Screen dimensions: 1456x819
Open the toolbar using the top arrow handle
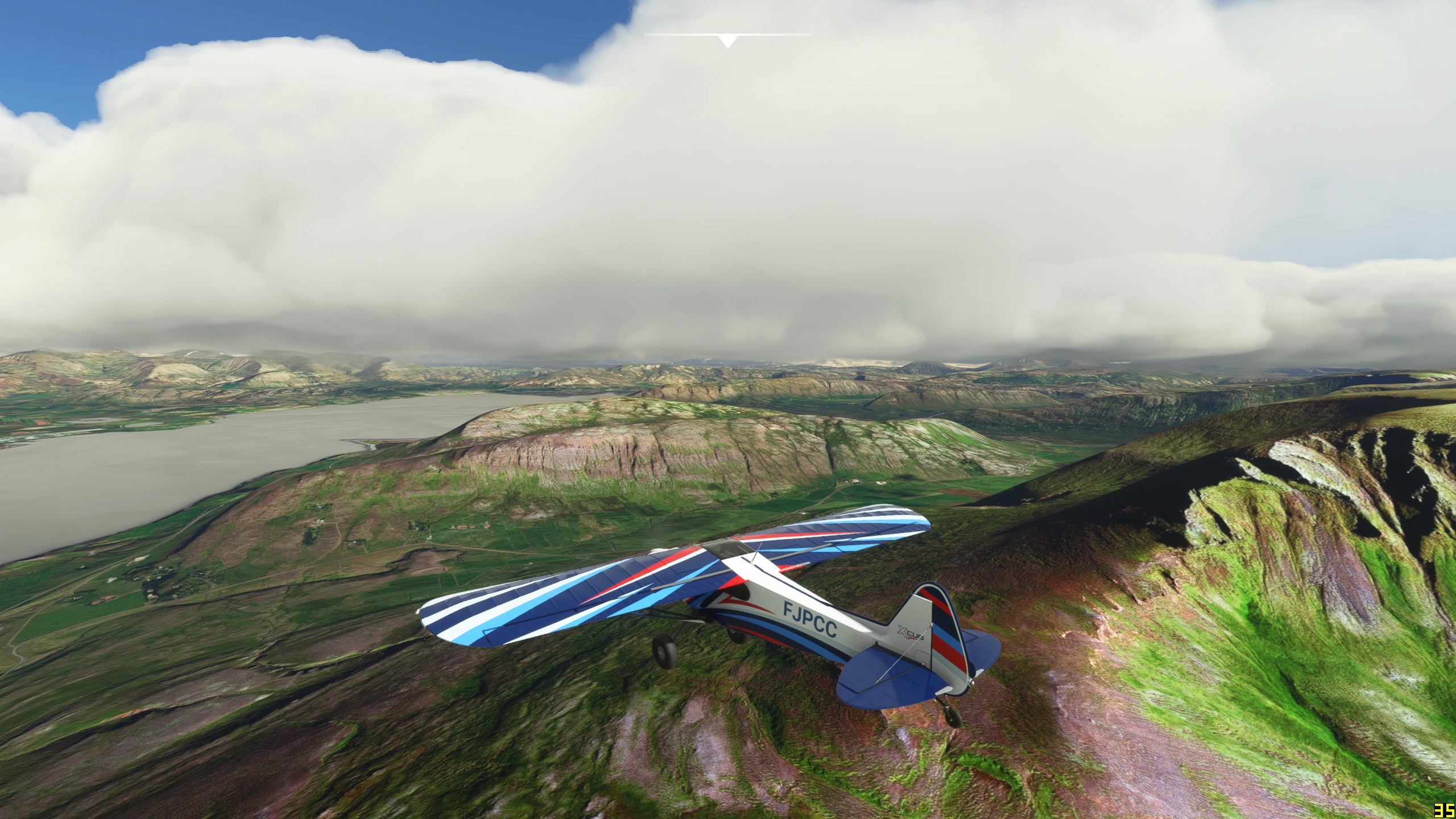pyautogui.click(x=727, y=41)
